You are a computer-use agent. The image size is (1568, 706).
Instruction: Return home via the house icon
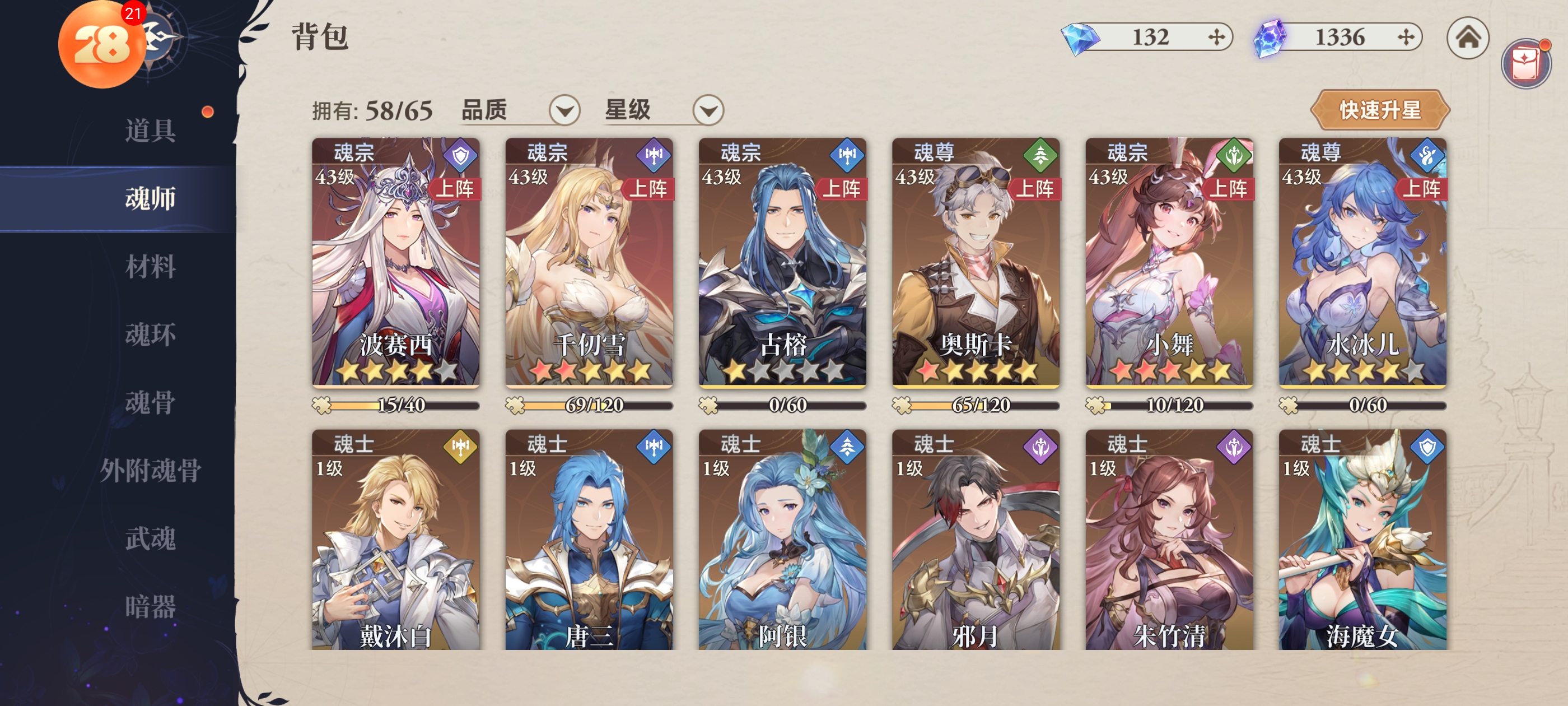click(x=1468, y=38)
